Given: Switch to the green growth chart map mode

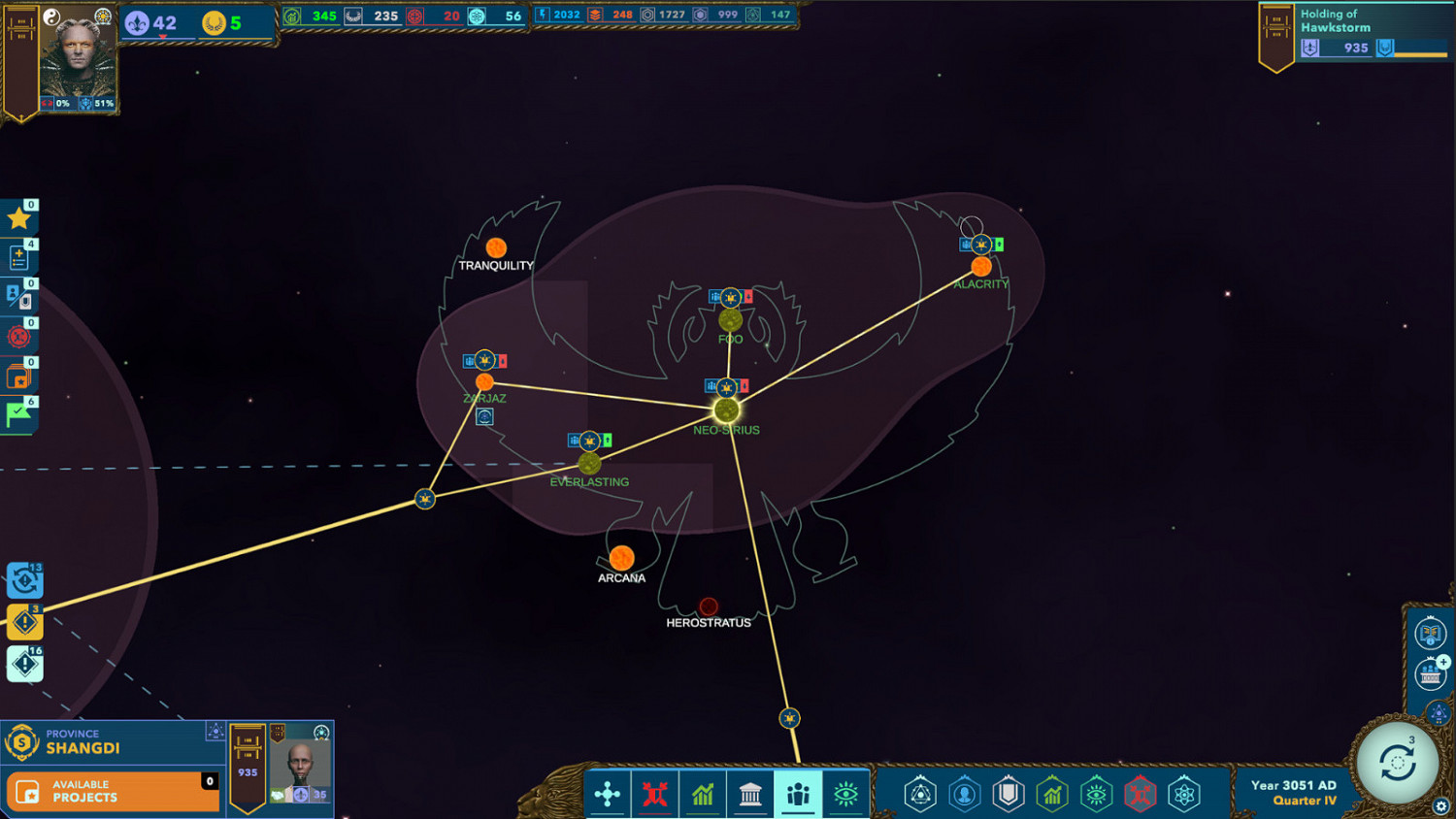Looking at the screenshot, I should coord(703,795).
